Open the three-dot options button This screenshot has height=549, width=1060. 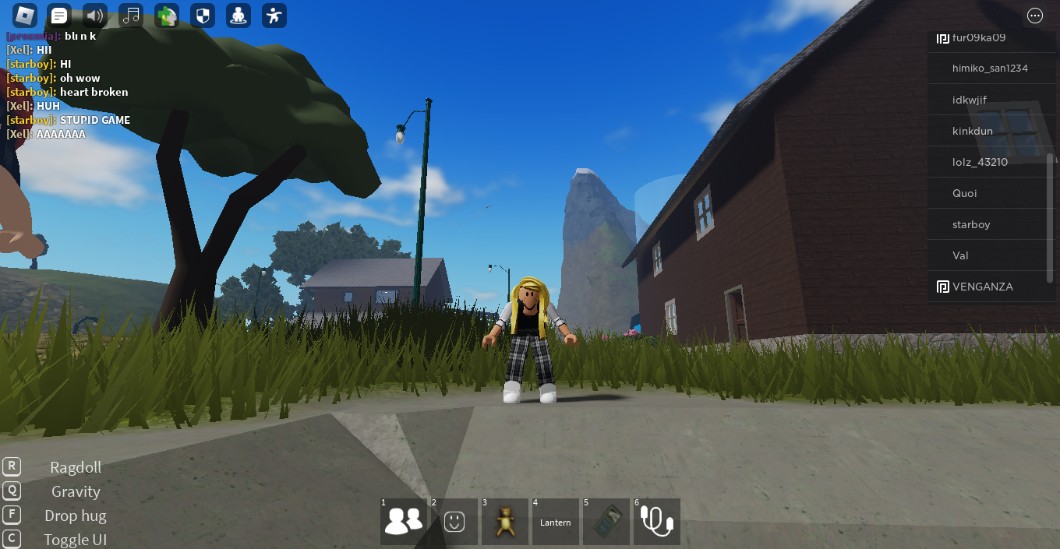pyautogui.click(x=1035, y=16)
